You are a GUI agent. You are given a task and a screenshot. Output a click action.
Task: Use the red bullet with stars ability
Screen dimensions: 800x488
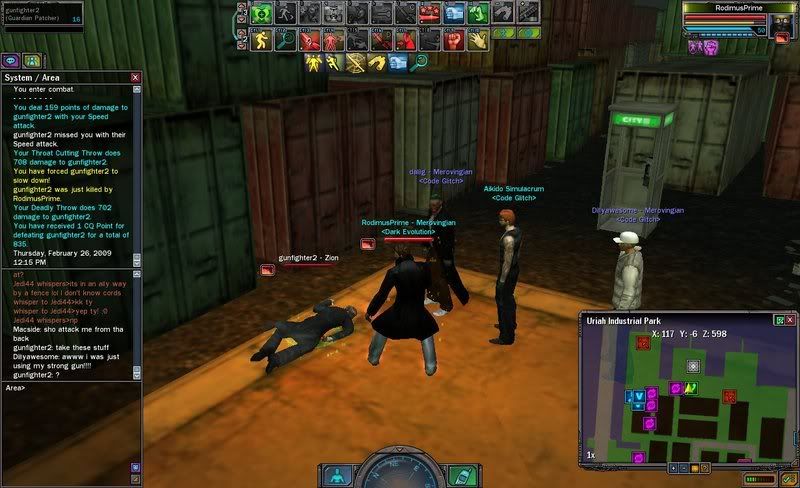430,14
